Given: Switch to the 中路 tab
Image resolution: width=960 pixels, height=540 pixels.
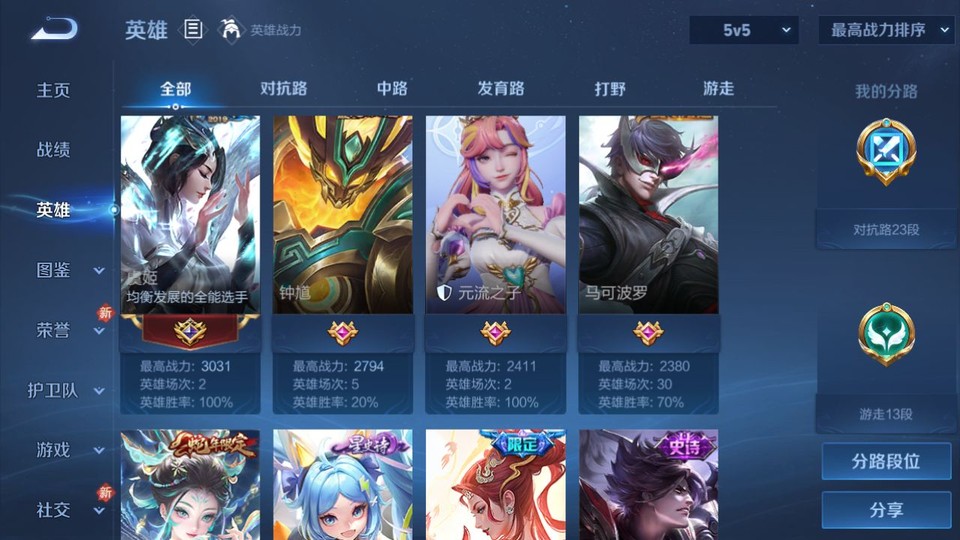Looking at the screenshot, I should [x=392, y=88].
